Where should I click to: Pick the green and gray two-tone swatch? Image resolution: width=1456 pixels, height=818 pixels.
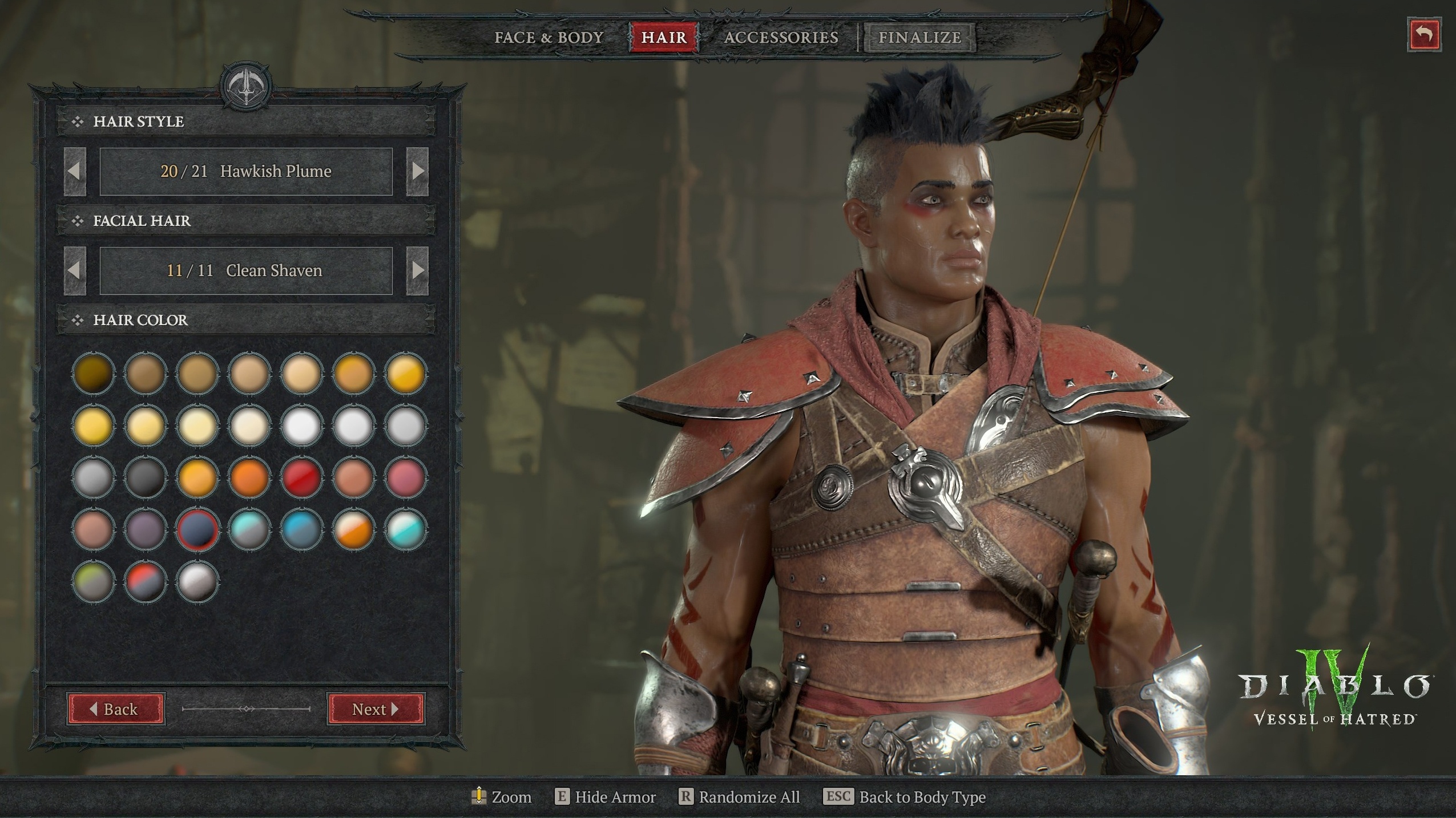pyautogui.click(x=93, y=582)
